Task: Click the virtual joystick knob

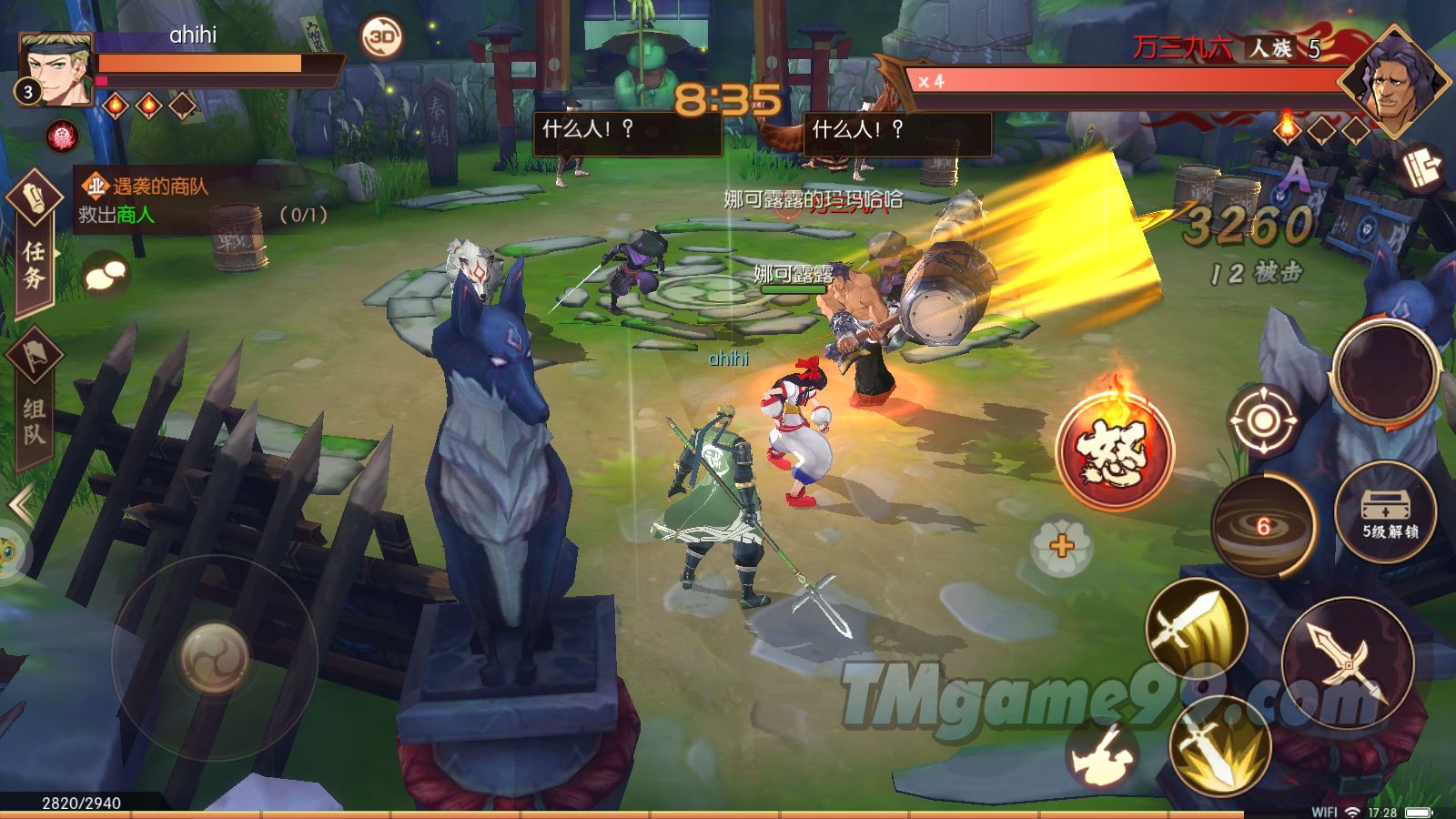Action: point(215,657)
